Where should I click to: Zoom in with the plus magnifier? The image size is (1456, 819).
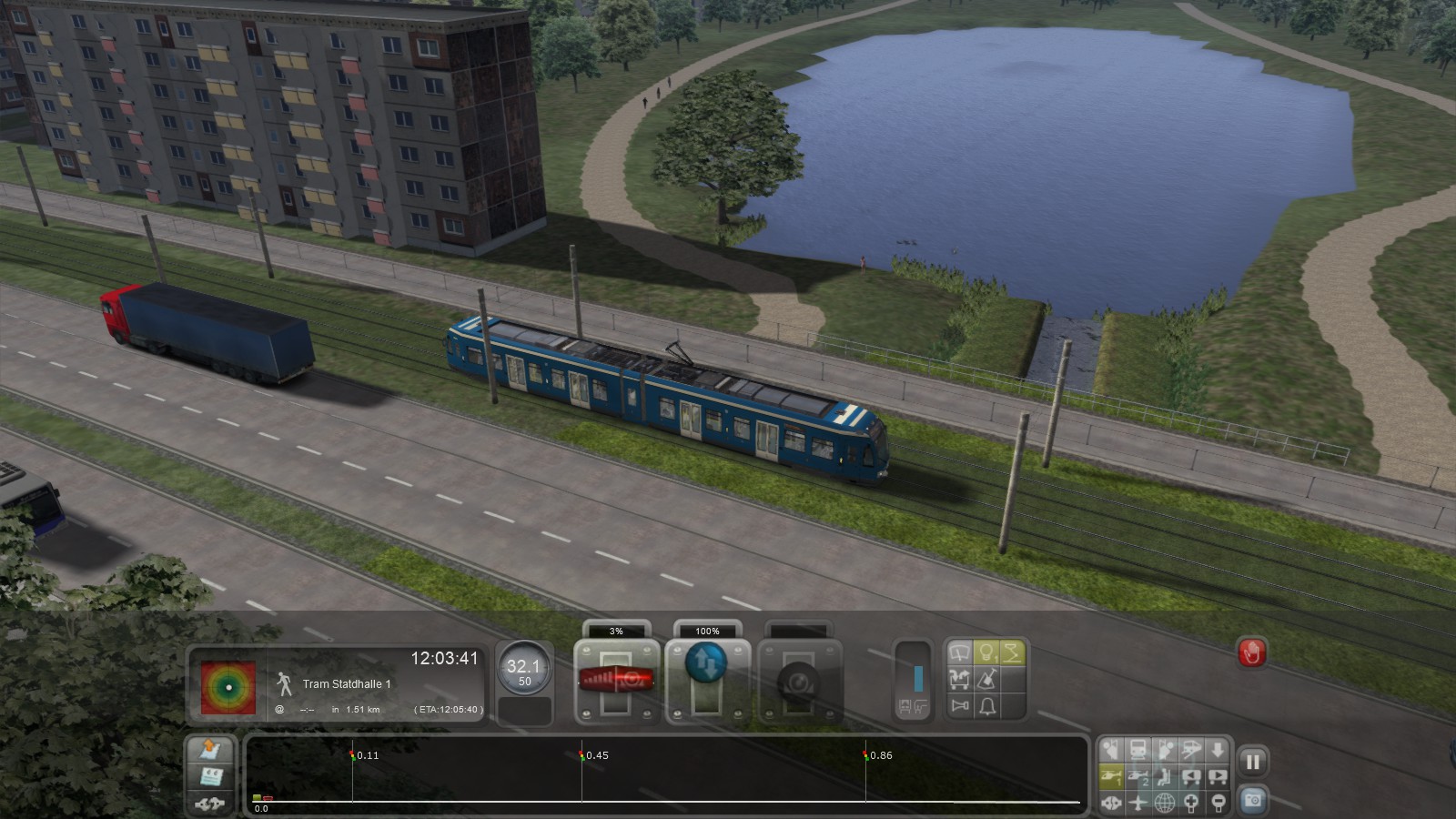point(1191,803)
